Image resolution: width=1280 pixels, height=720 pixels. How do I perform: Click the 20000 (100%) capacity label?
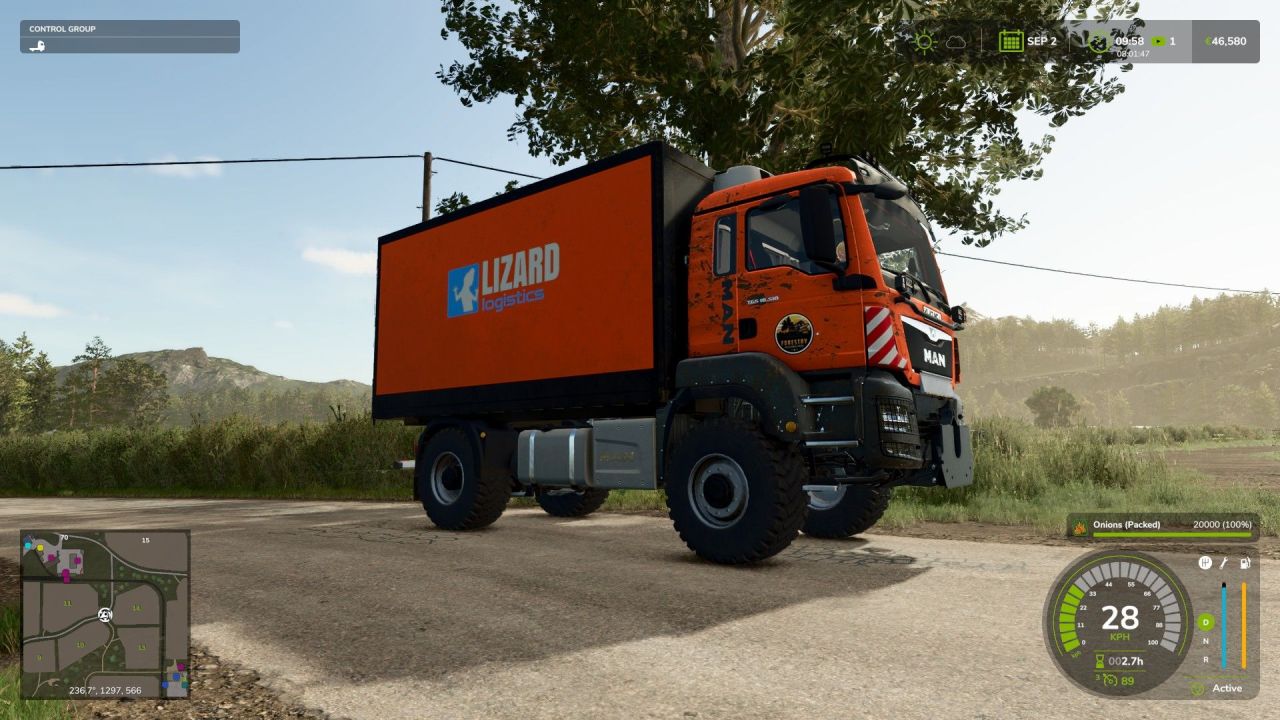(1222, 524)
